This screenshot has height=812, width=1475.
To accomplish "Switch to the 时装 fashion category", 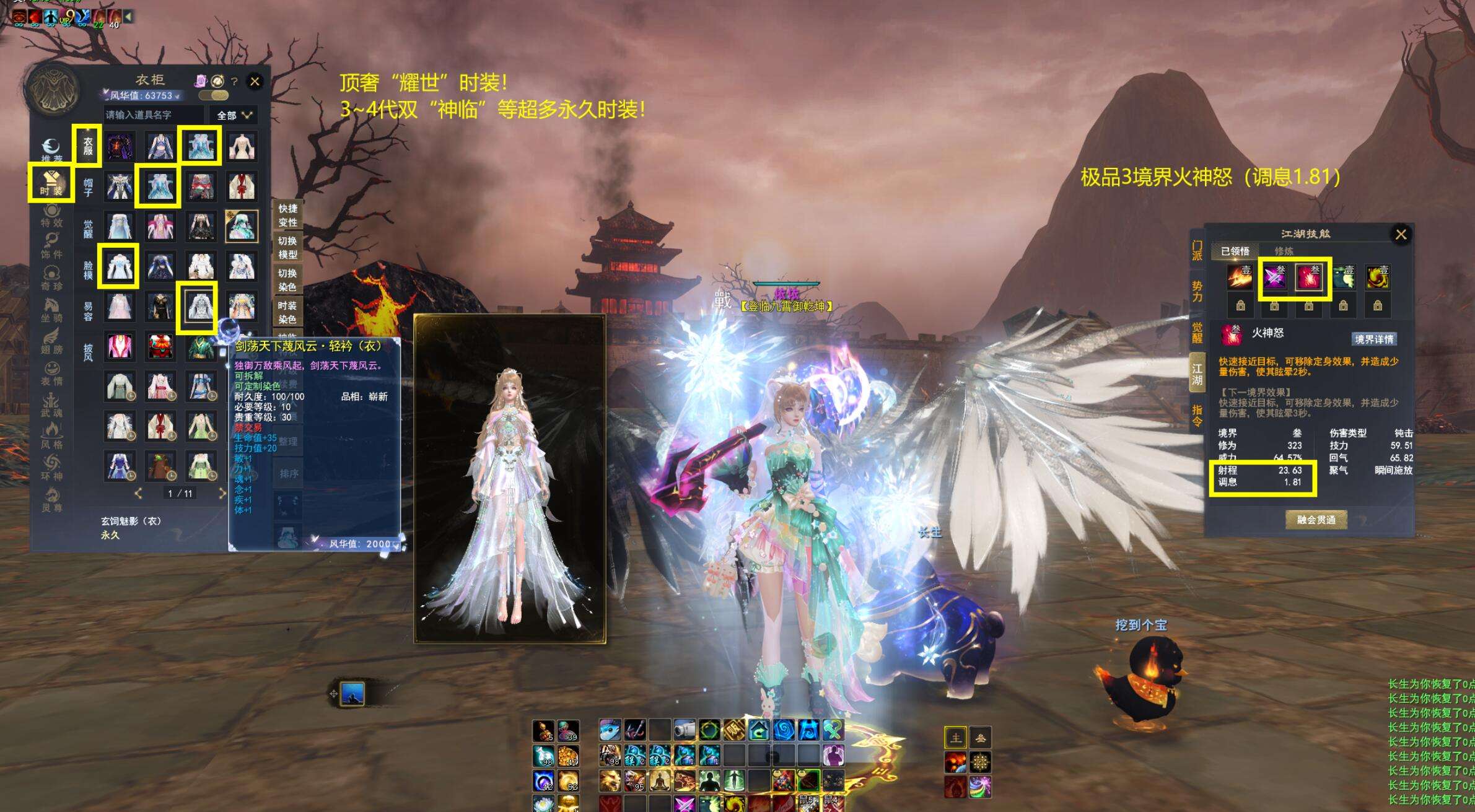I will [x=51, y=183].
